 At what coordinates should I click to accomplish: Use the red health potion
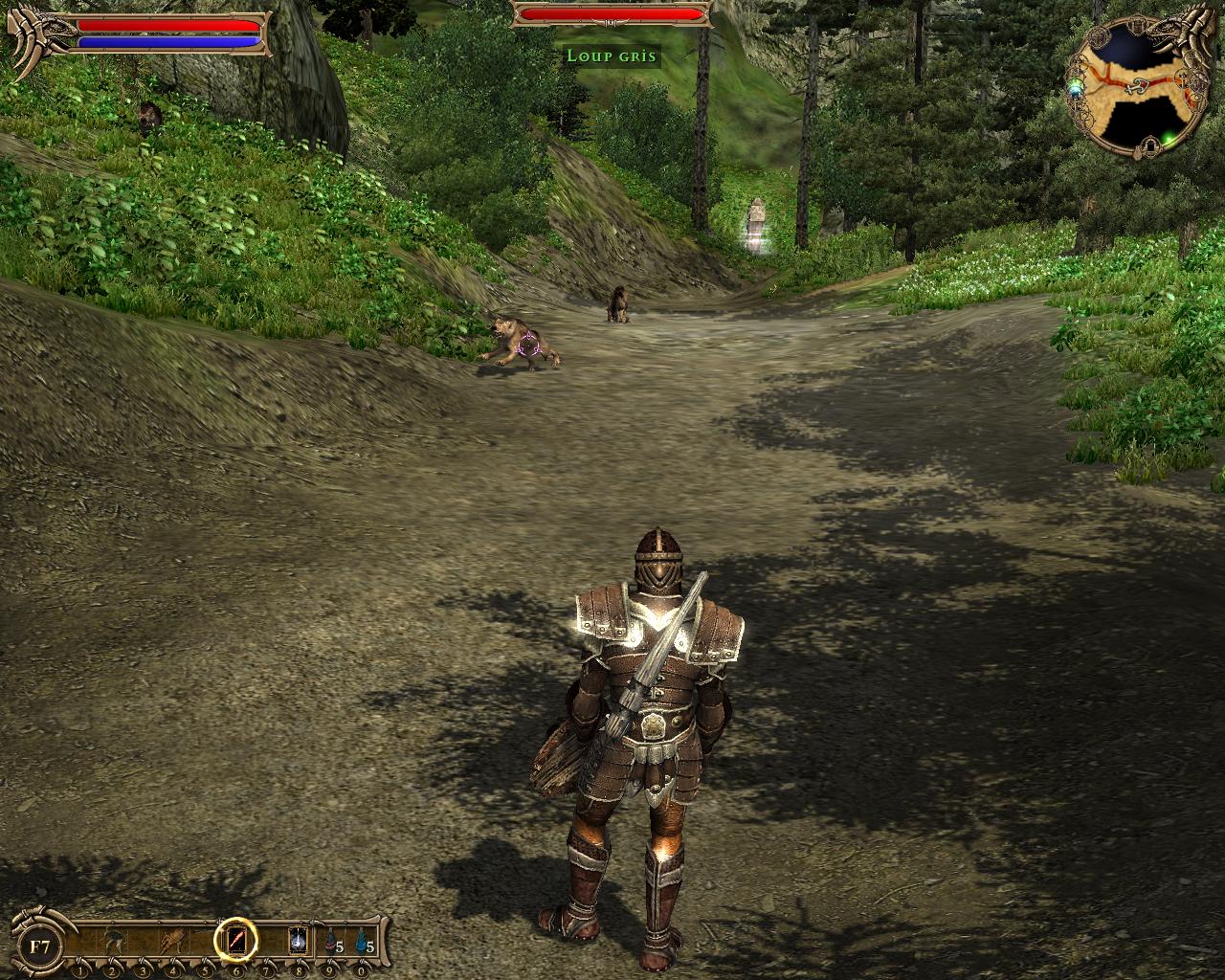click(x=331, y=943)
